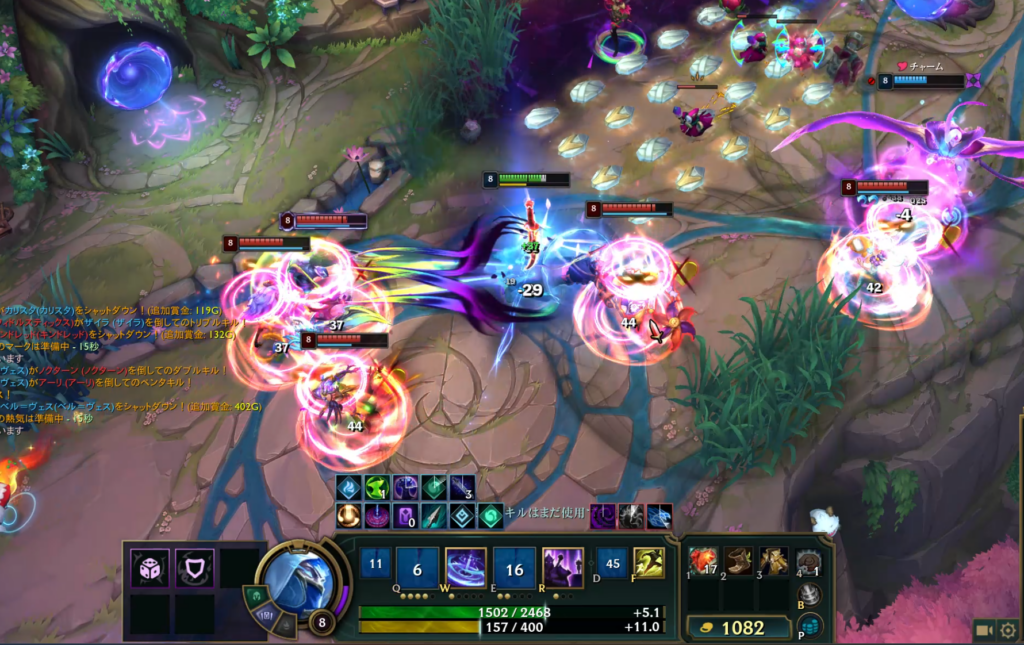
Task: Inspect the shield augment icon
Action: click(x=194, y=568)
